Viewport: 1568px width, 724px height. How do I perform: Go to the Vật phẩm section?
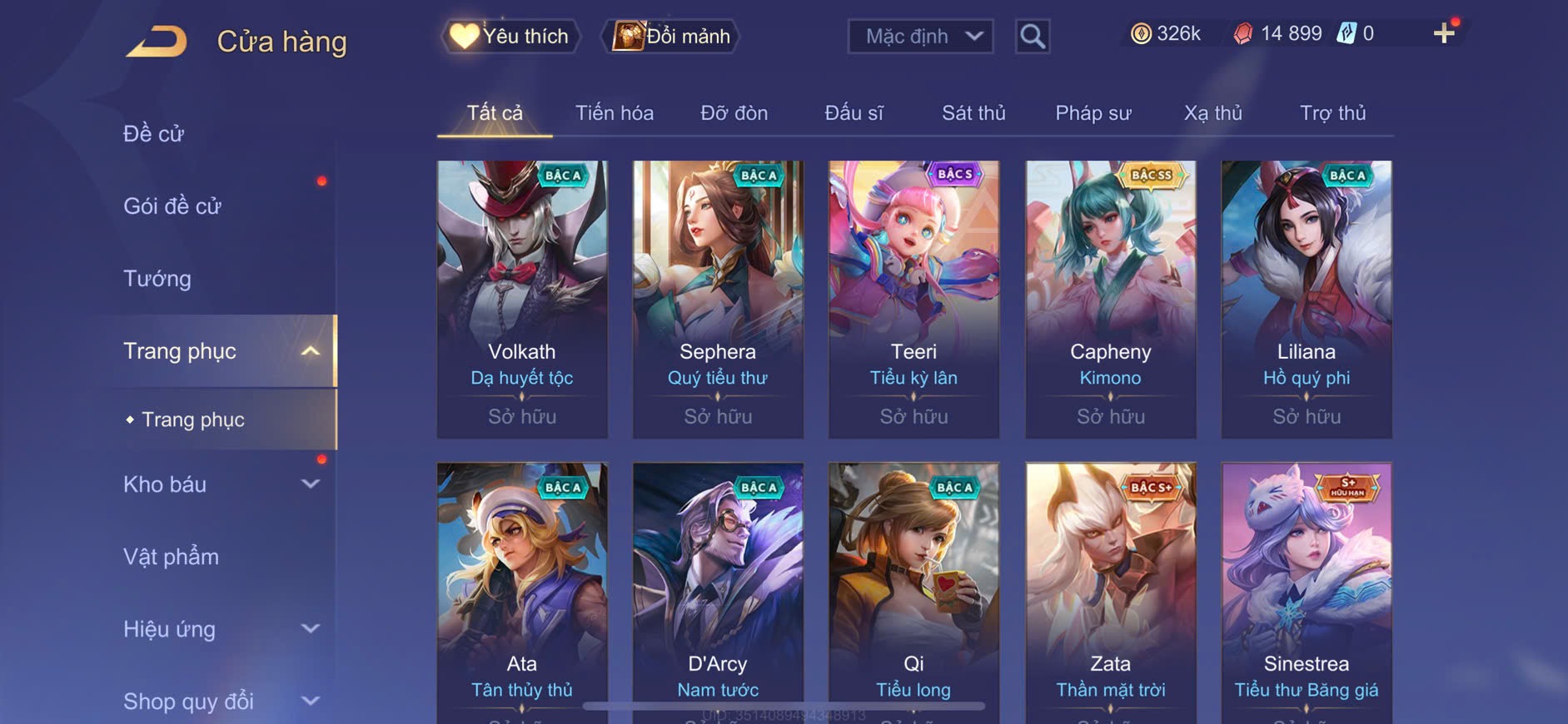(171, 557)
